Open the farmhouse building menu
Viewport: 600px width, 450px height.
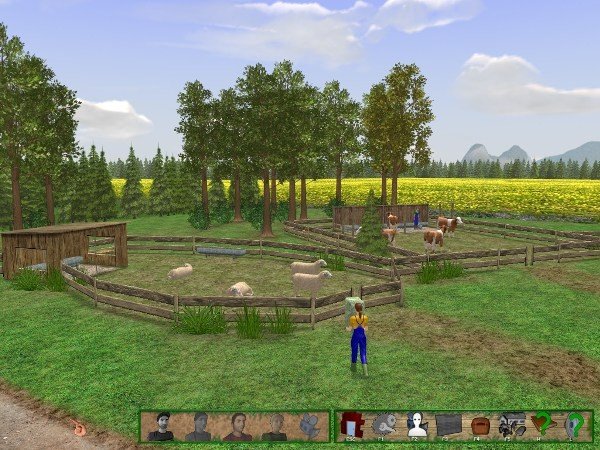point(512,426)
